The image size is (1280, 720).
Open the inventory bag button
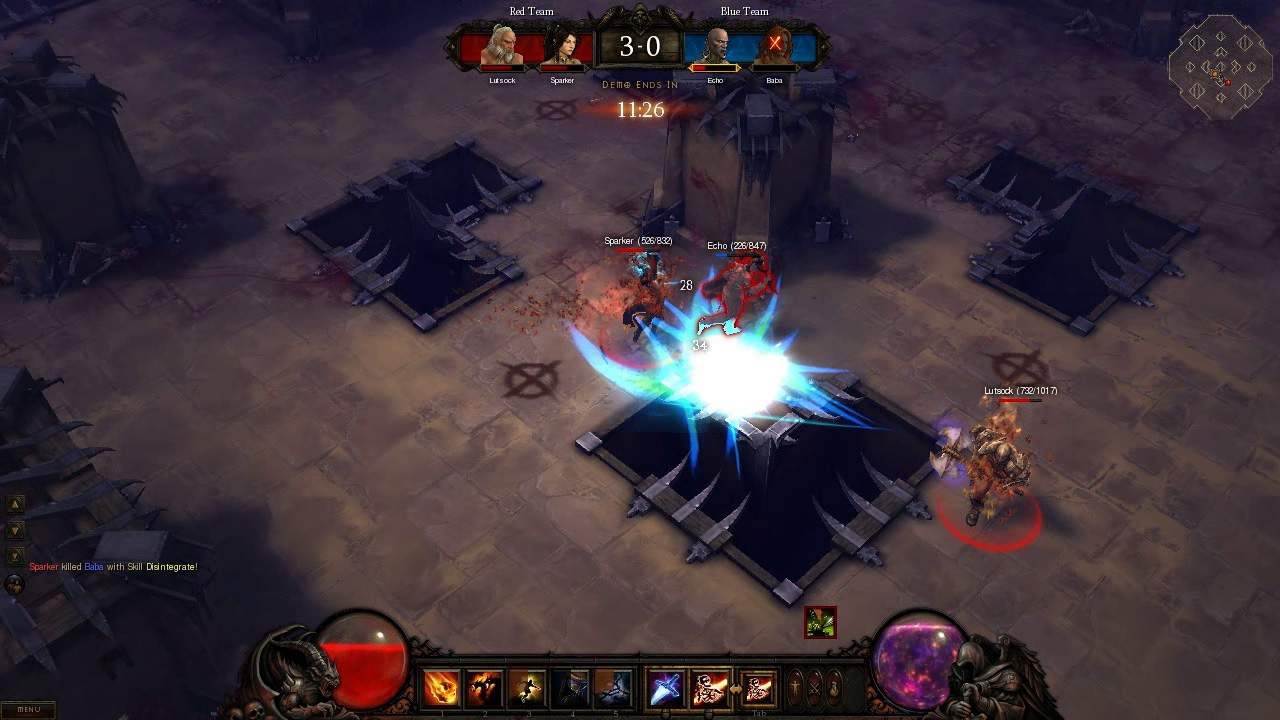[834, 688]
